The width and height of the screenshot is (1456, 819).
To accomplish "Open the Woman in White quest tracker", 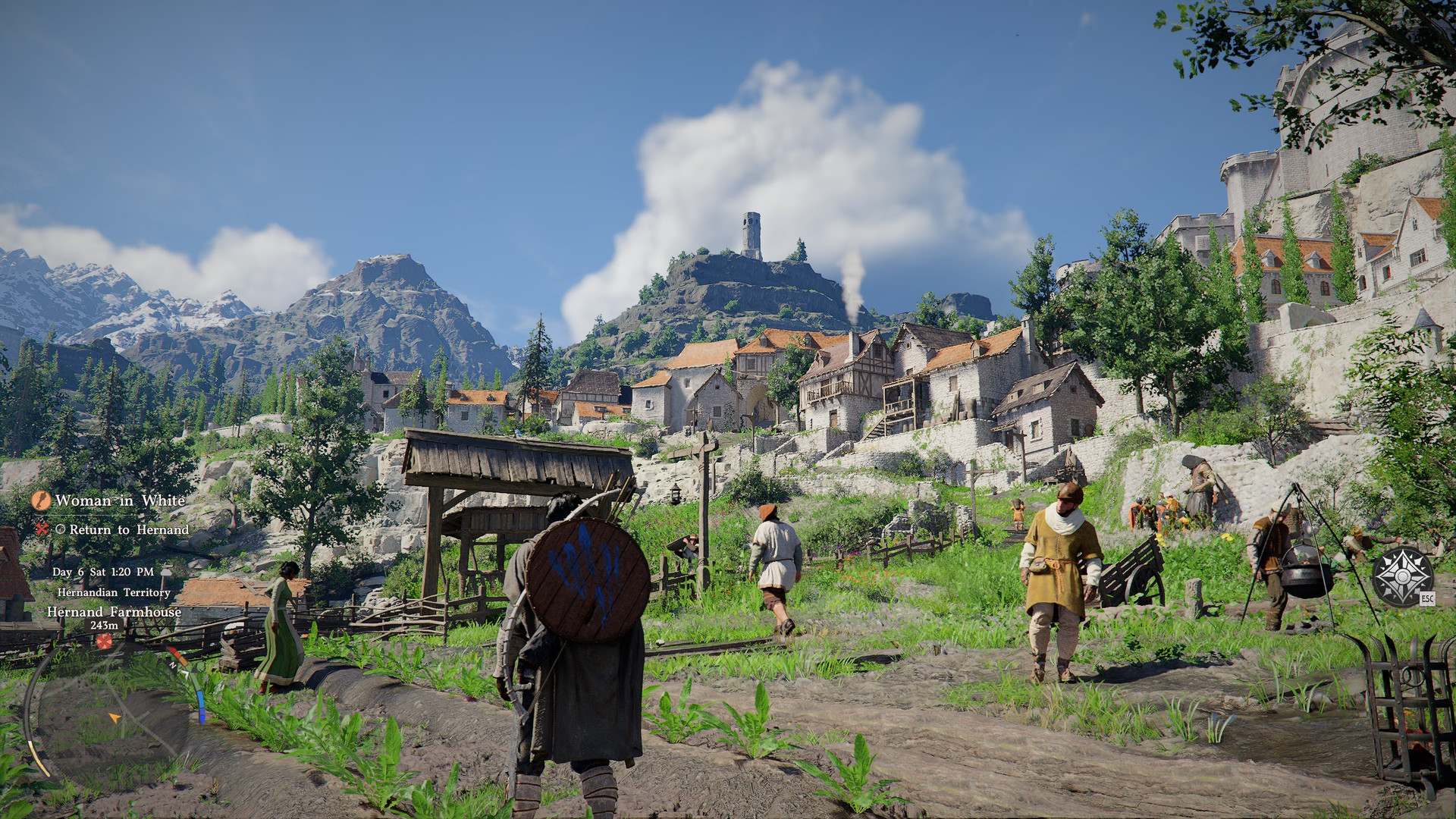I will point(120,500).
